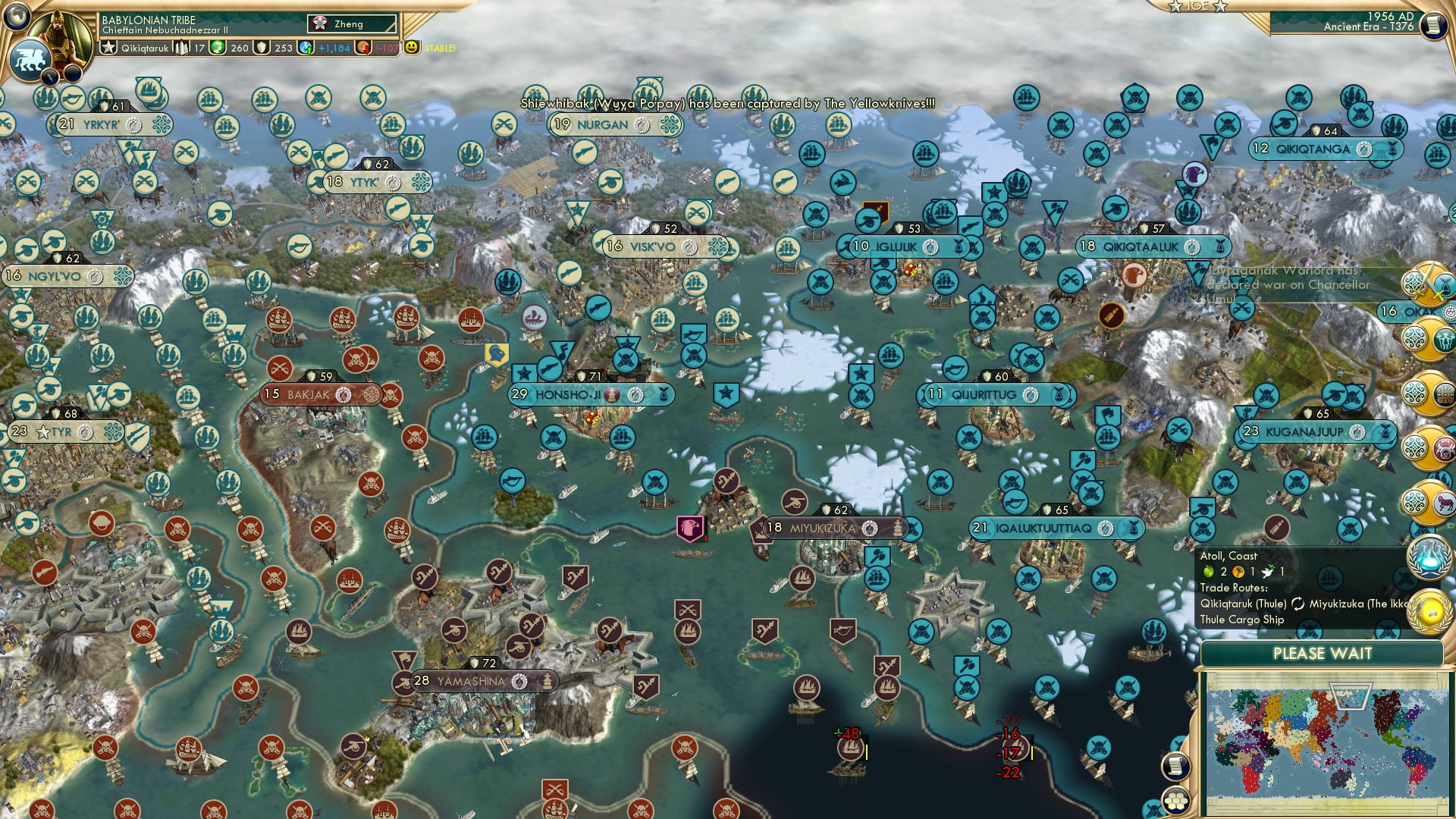1456x819 pixels.
Task: Click the capital star icon beside Qikiqtaruk
Action: 109,48
